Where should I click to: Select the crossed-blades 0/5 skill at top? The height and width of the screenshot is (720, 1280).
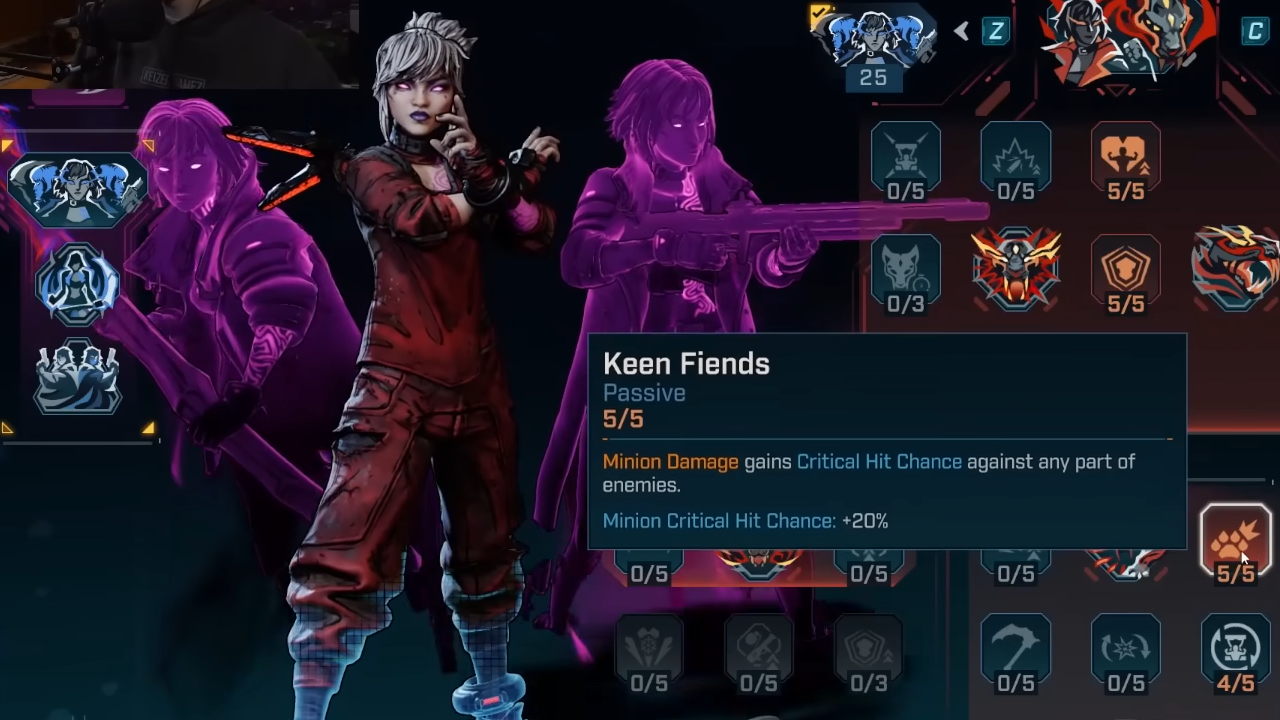point(905,159)
